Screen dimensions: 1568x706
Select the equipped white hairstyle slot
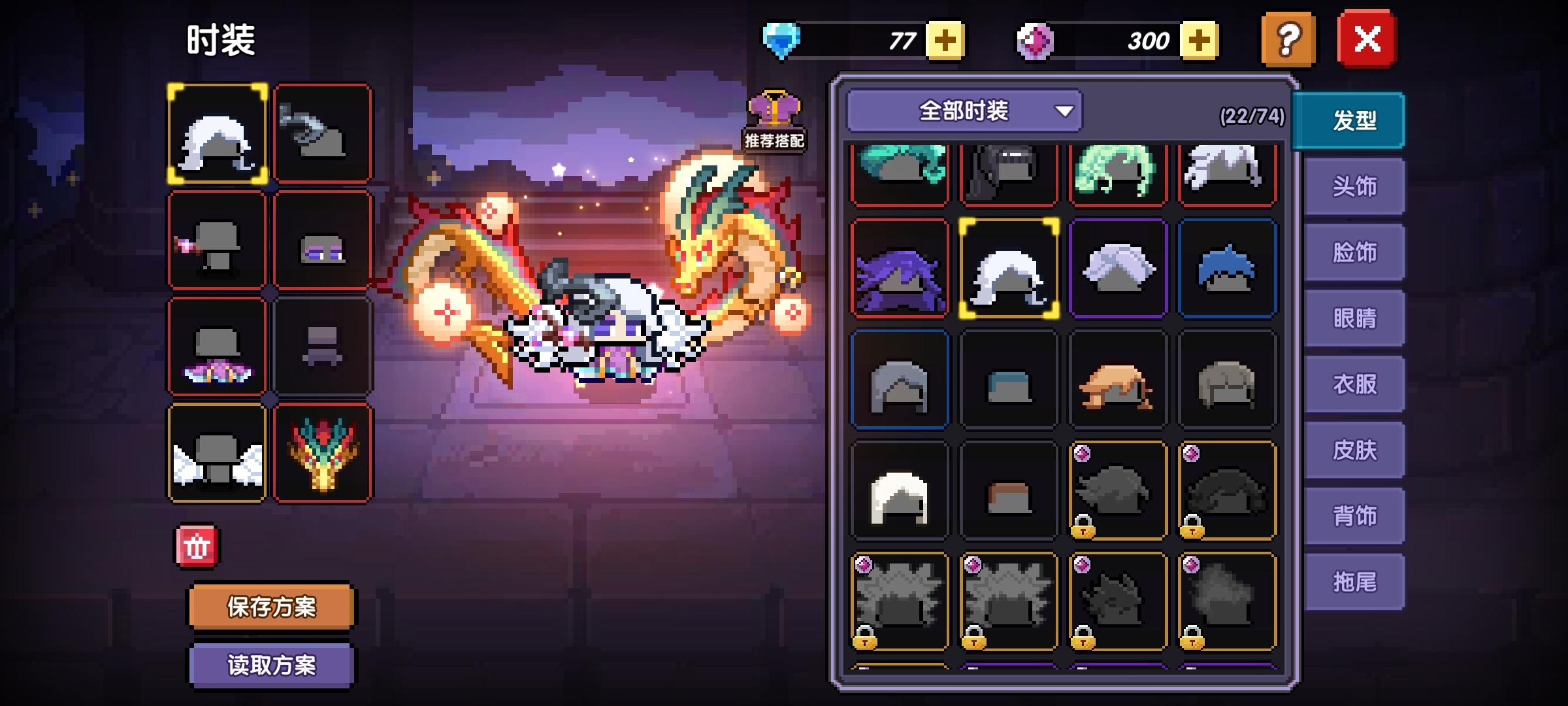pyautogui.click(x=218, y=131)
